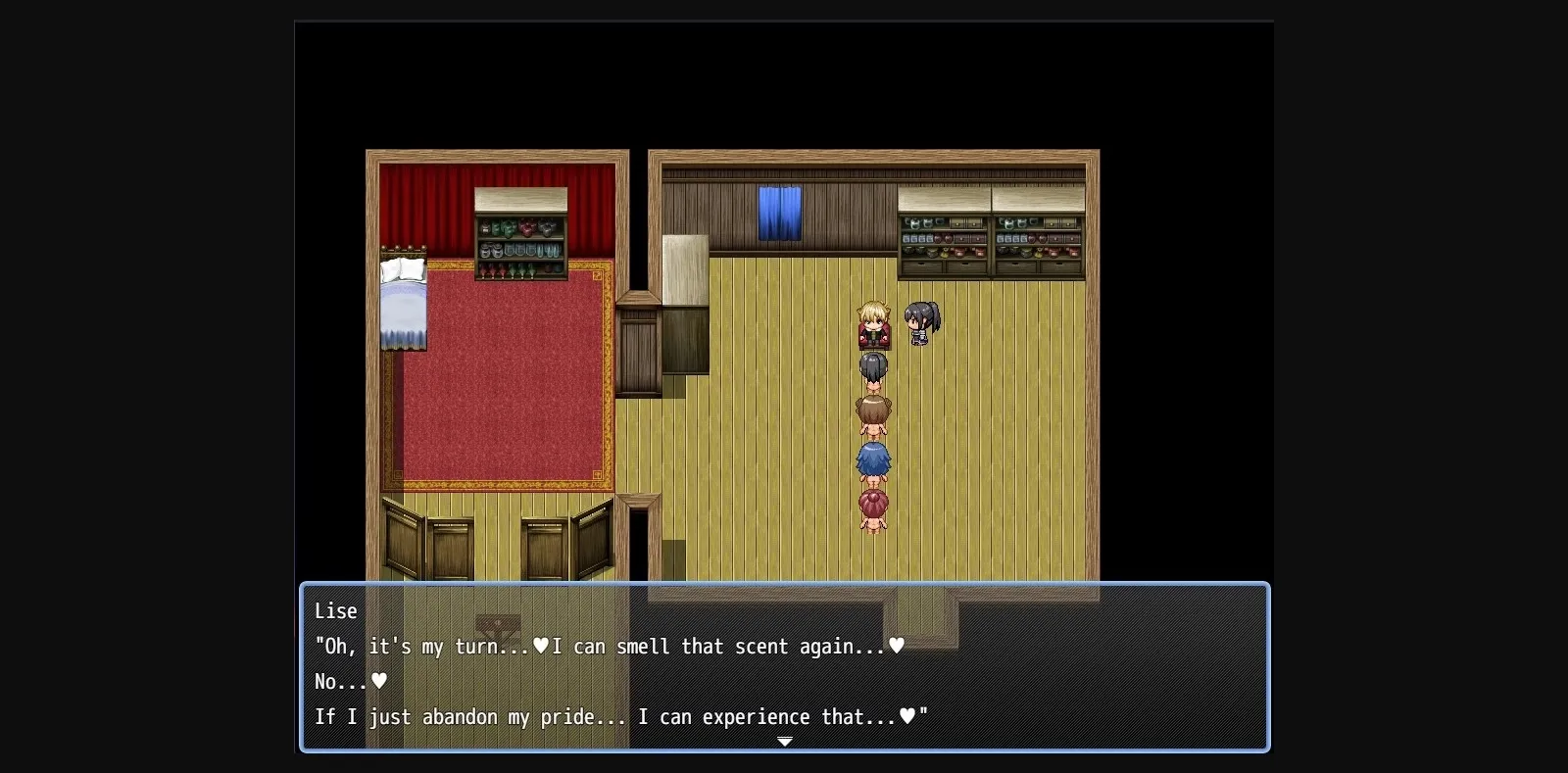Click the blonde character seated in the red chair

tap(872, 328)
